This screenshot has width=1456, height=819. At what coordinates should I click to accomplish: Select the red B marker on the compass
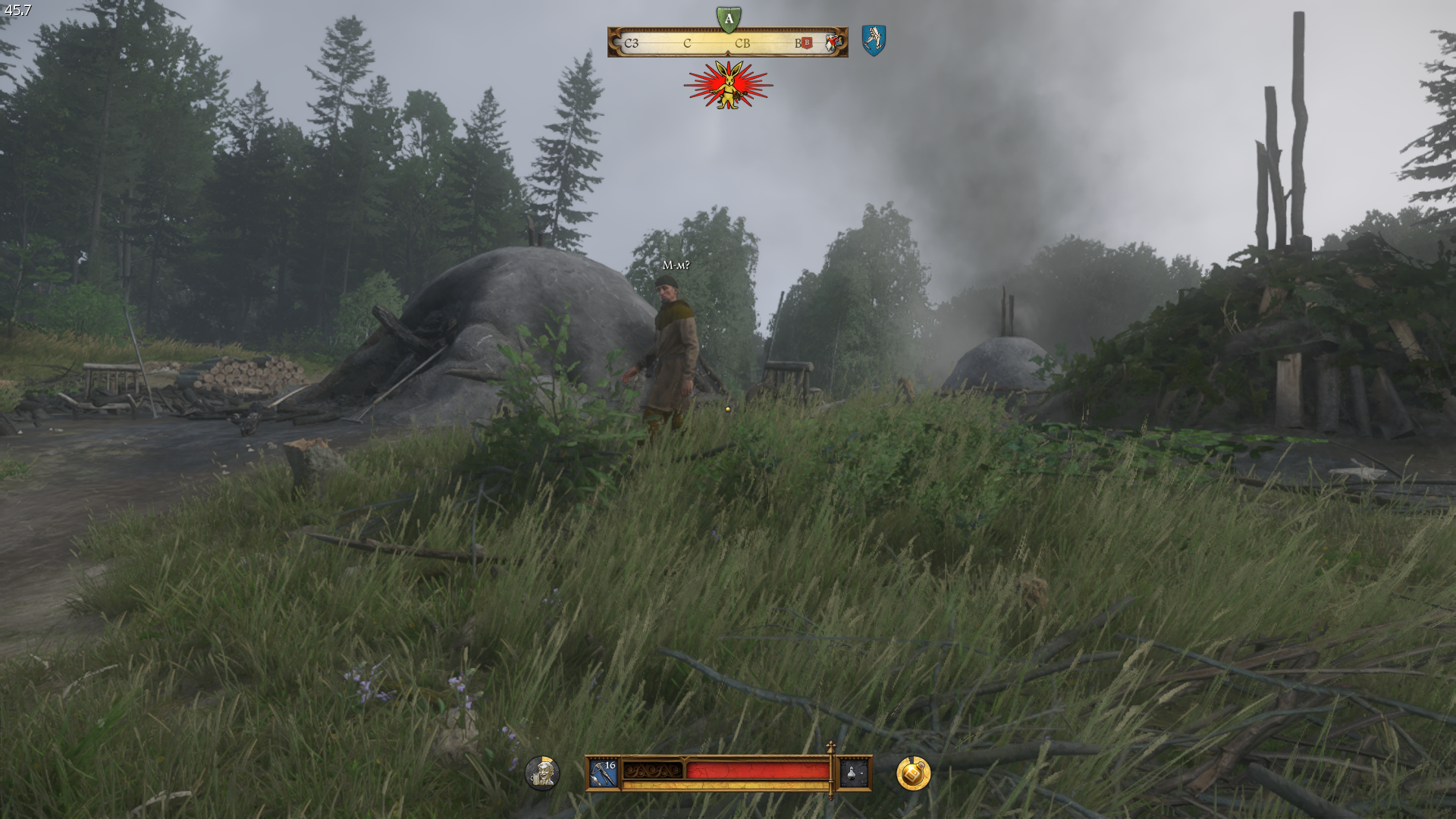point(807,43)
